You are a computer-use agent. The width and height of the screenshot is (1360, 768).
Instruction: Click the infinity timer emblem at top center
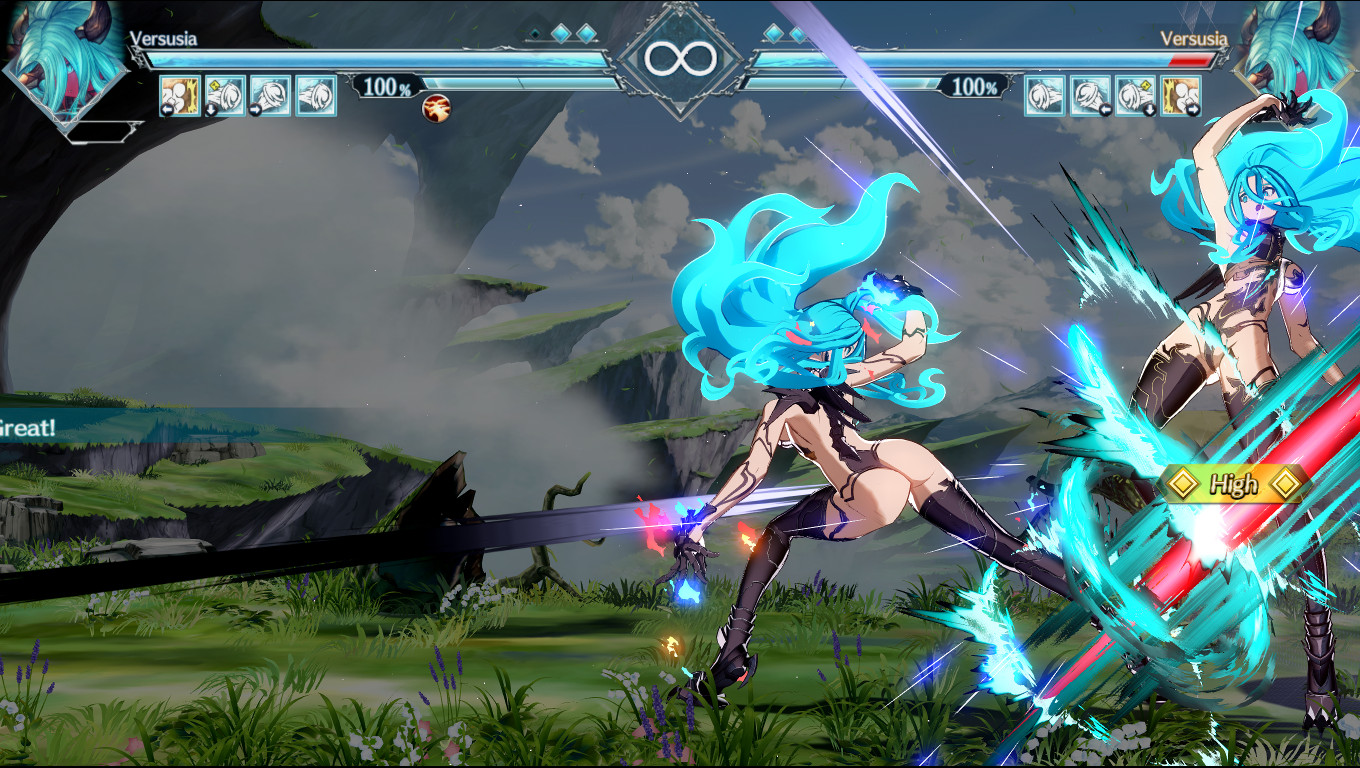pos(680,57)
